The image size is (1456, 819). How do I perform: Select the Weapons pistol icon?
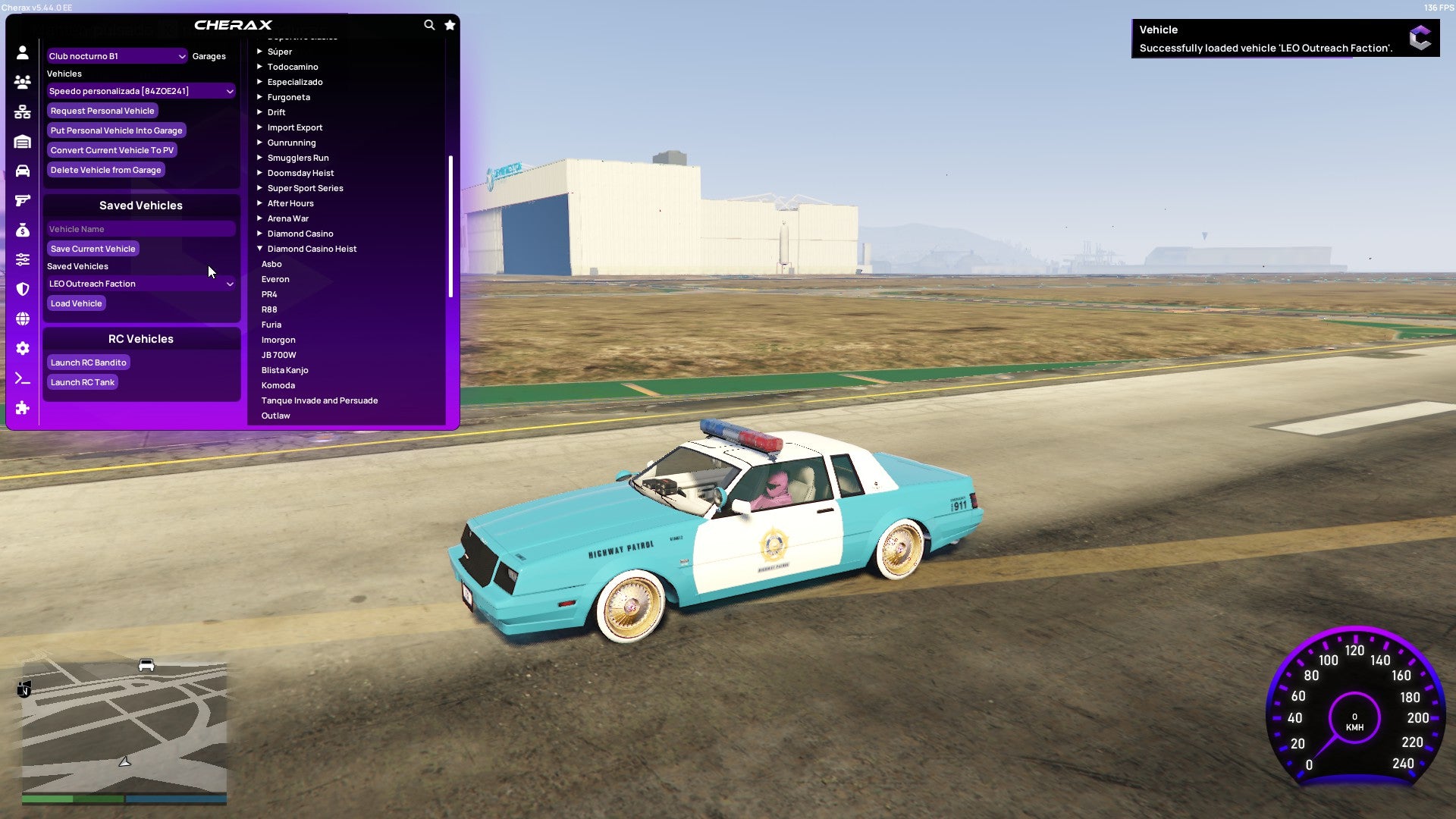tap(23, 199)
